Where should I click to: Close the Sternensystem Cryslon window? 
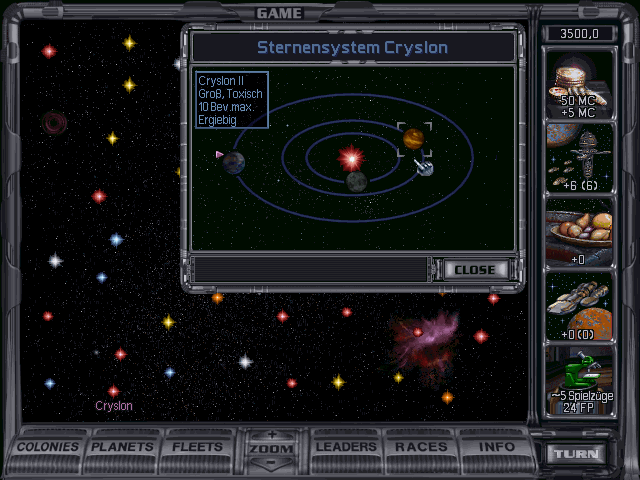point(474,270)
